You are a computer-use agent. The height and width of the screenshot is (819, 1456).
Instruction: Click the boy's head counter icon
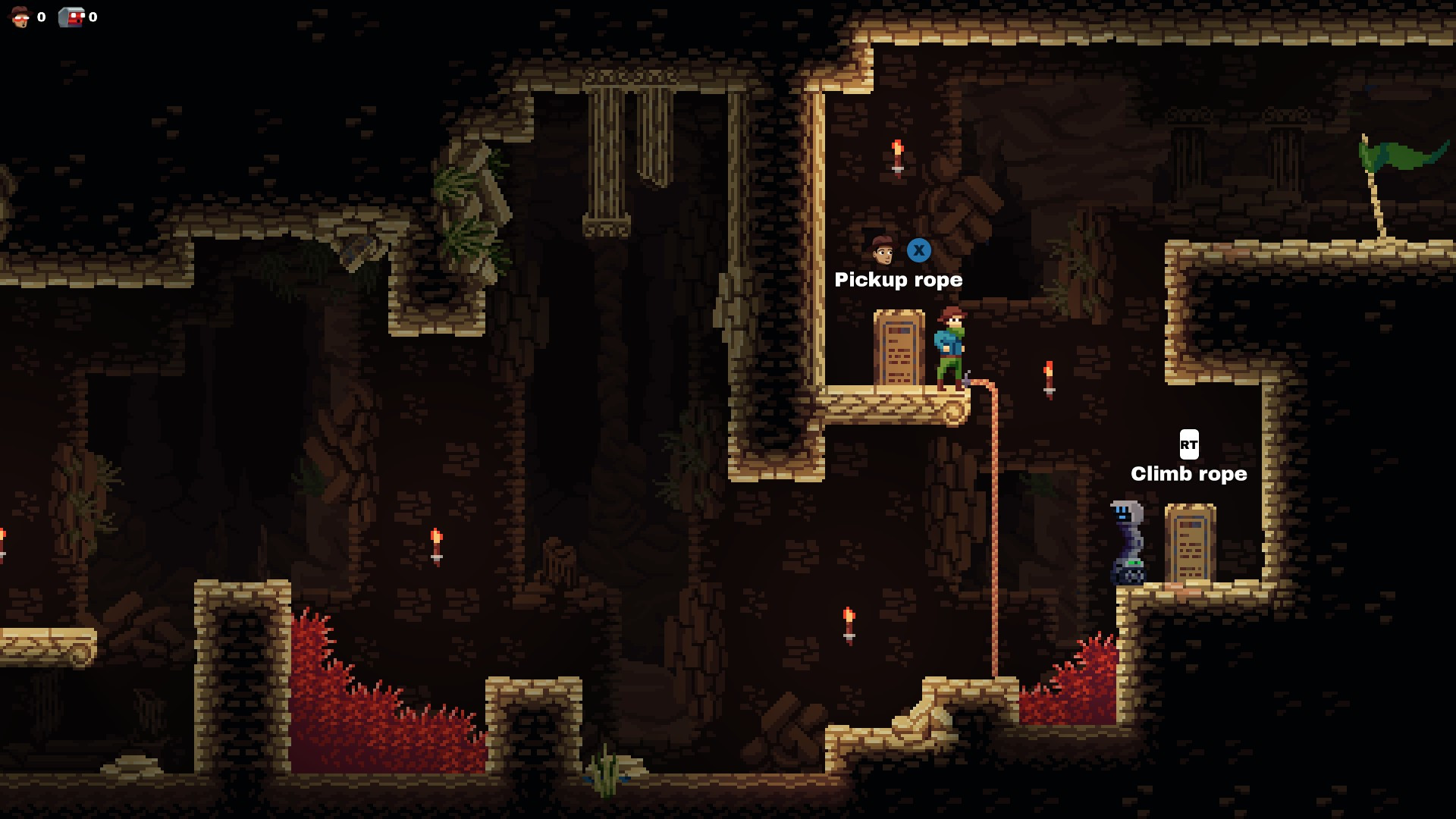pyautogui.click(x=20, y=17)
